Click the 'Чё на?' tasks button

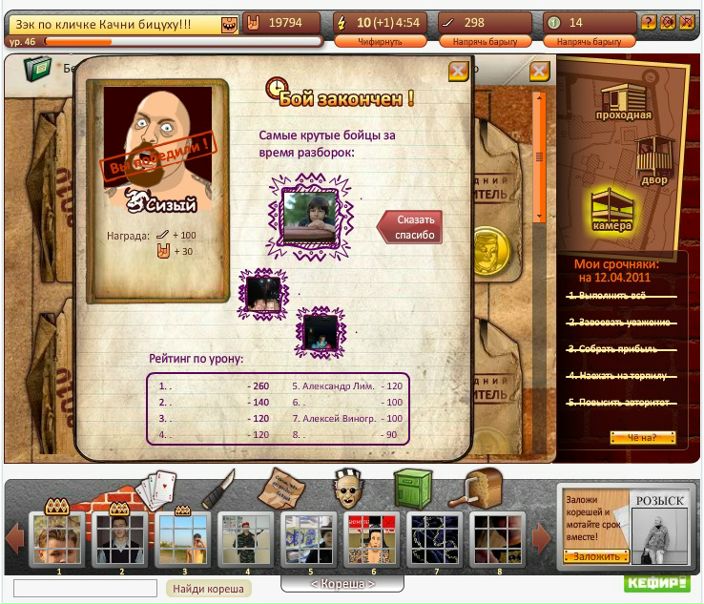(643, 437)
